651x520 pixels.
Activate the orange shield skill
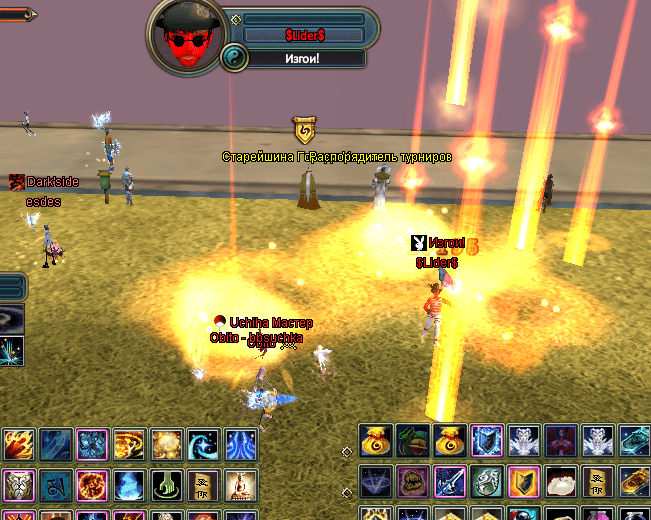(x=523, y=481)
